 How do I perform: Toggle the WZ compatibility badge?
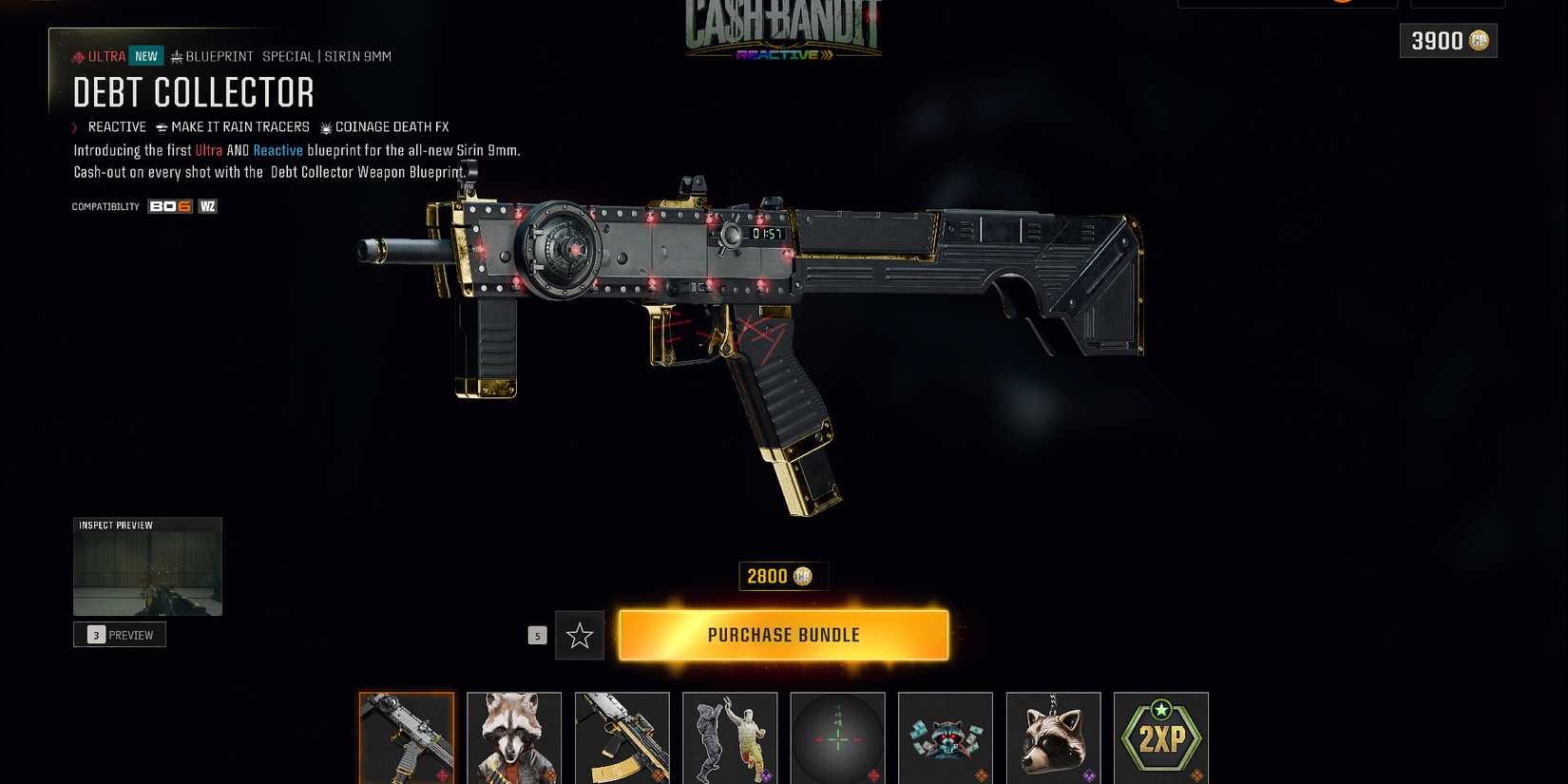(x=207, y=206)
